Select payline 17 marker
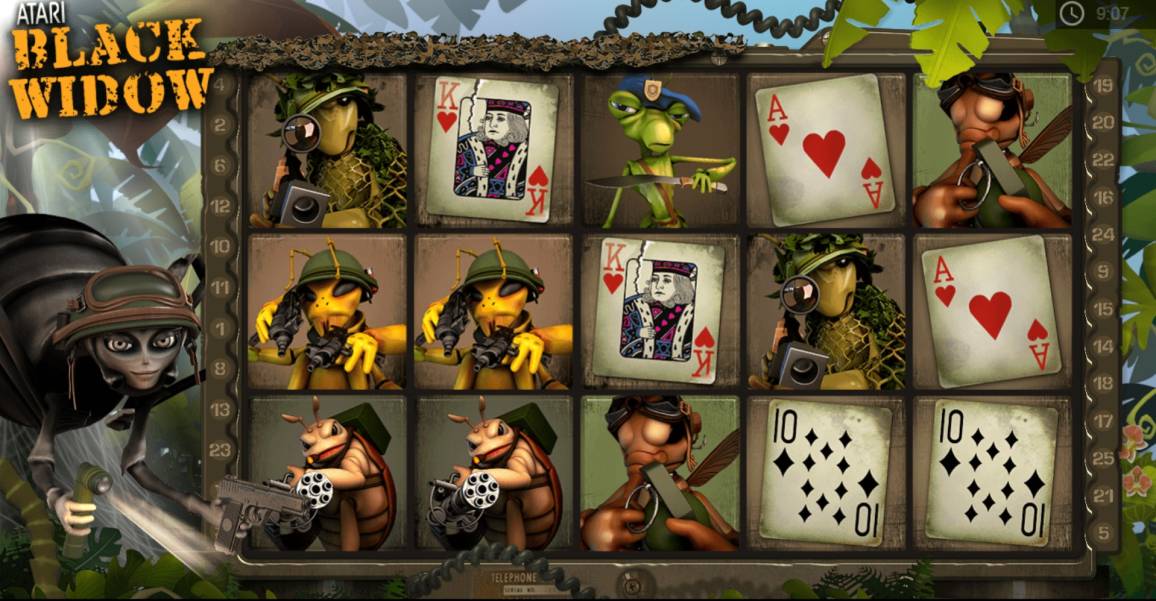 1103,420
